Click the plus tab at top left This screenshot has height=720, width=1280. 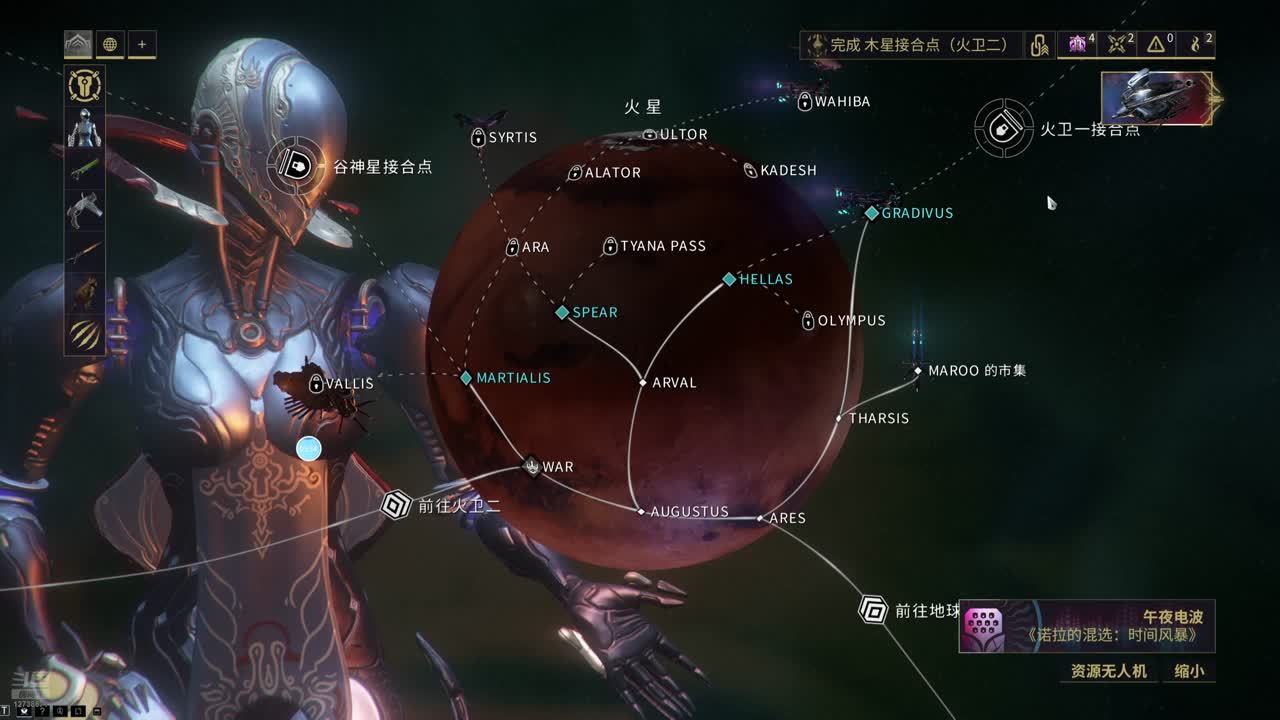coord(142,44)
